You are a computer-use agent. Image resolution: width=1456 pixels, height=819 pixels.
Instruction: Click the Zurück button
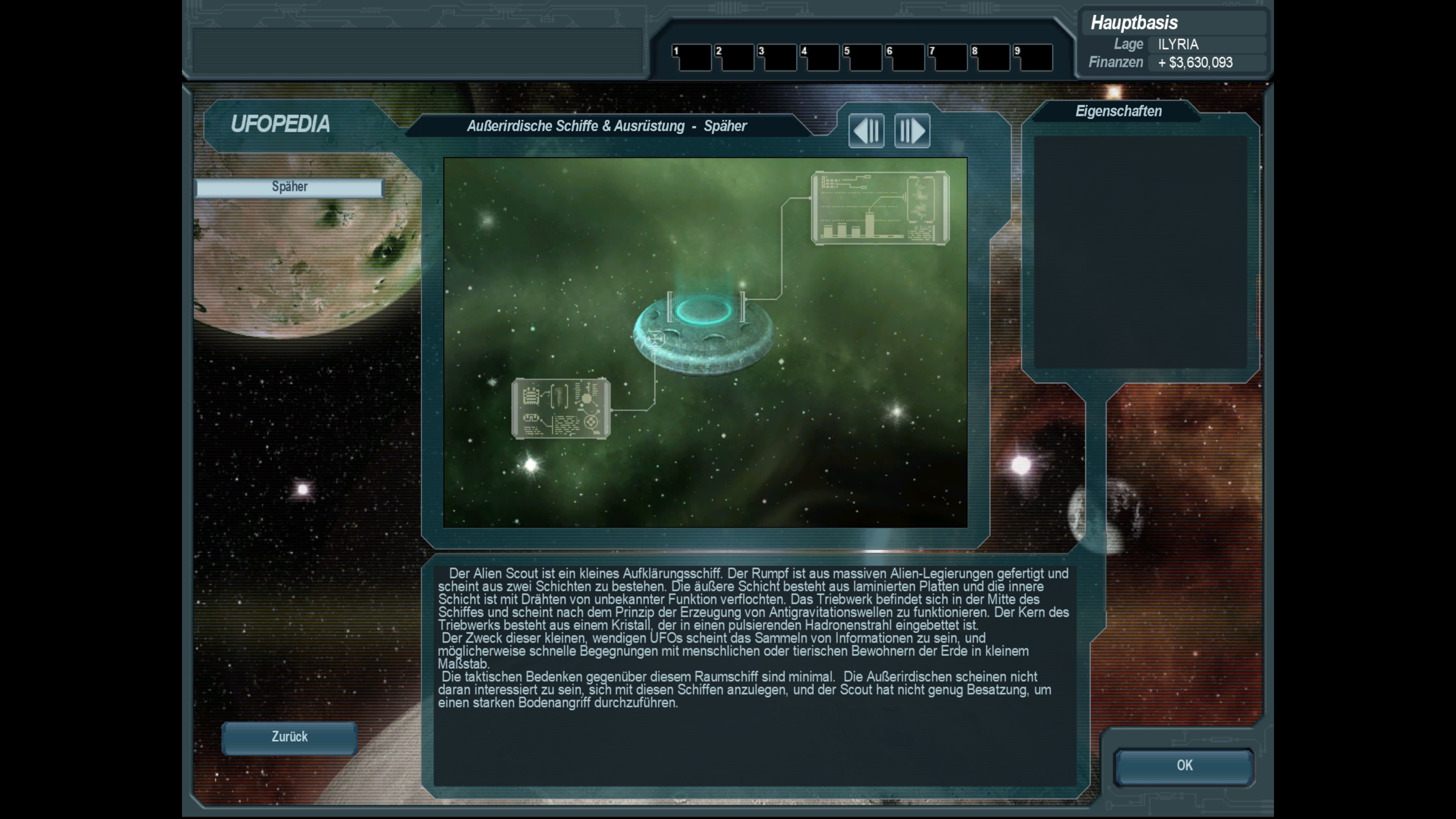tap(289, 737)
